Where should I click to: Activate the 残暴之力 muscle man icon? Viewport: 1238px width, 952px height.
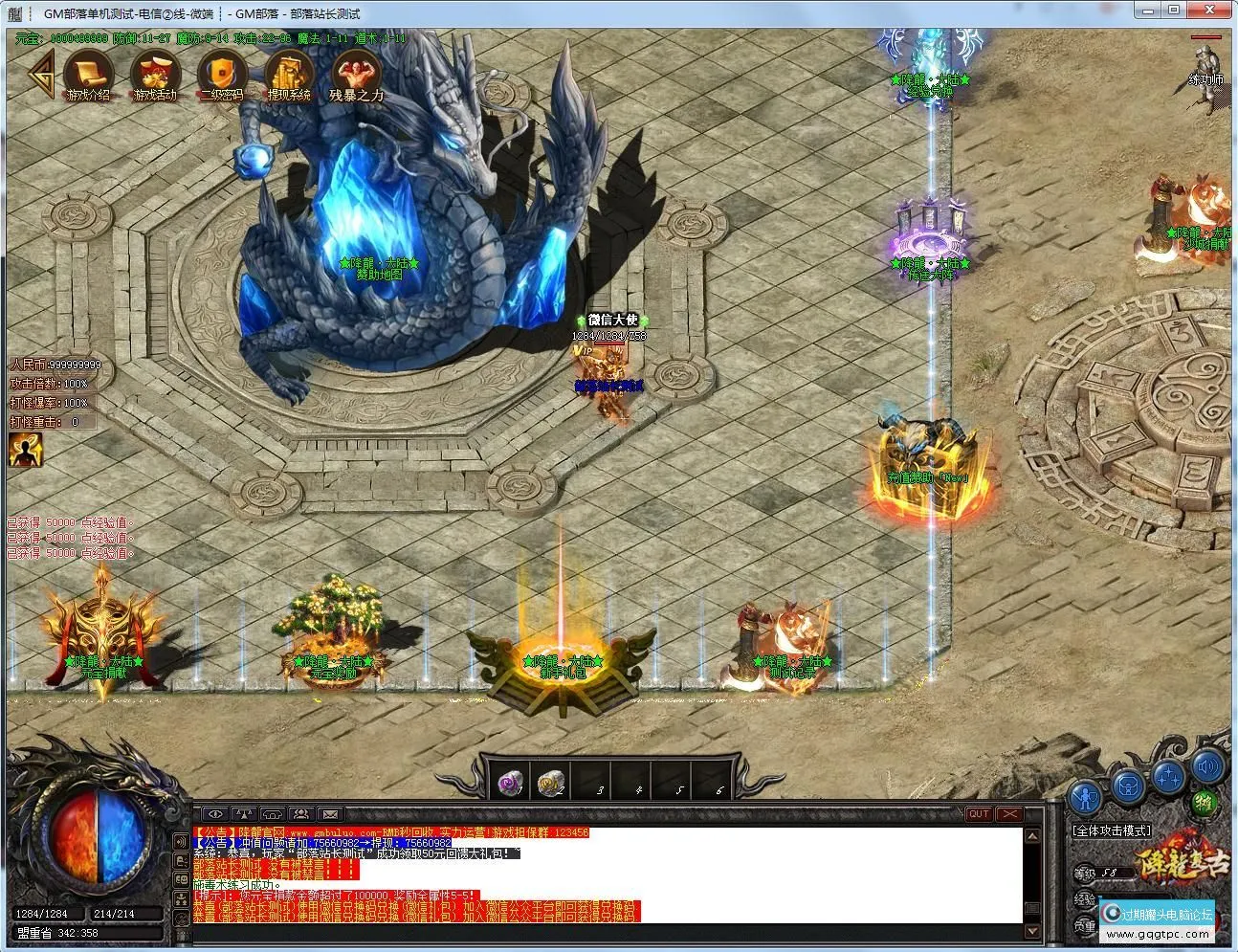point(356,72)
